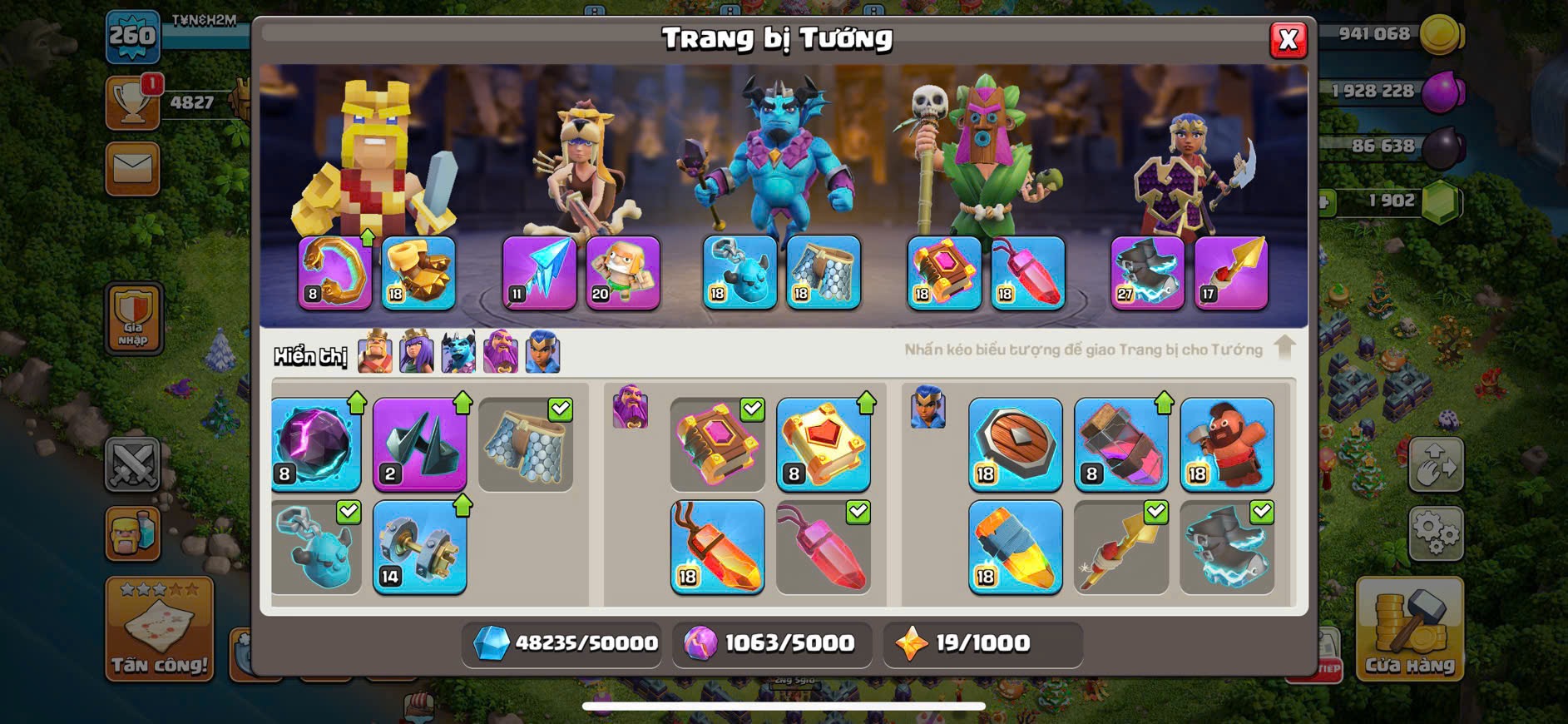Image resolution: width=1568 pixels, height=724 pixels.
Task: Select the Archer Queen's frozen arrow slot
Action: click(x=539, y=273)
